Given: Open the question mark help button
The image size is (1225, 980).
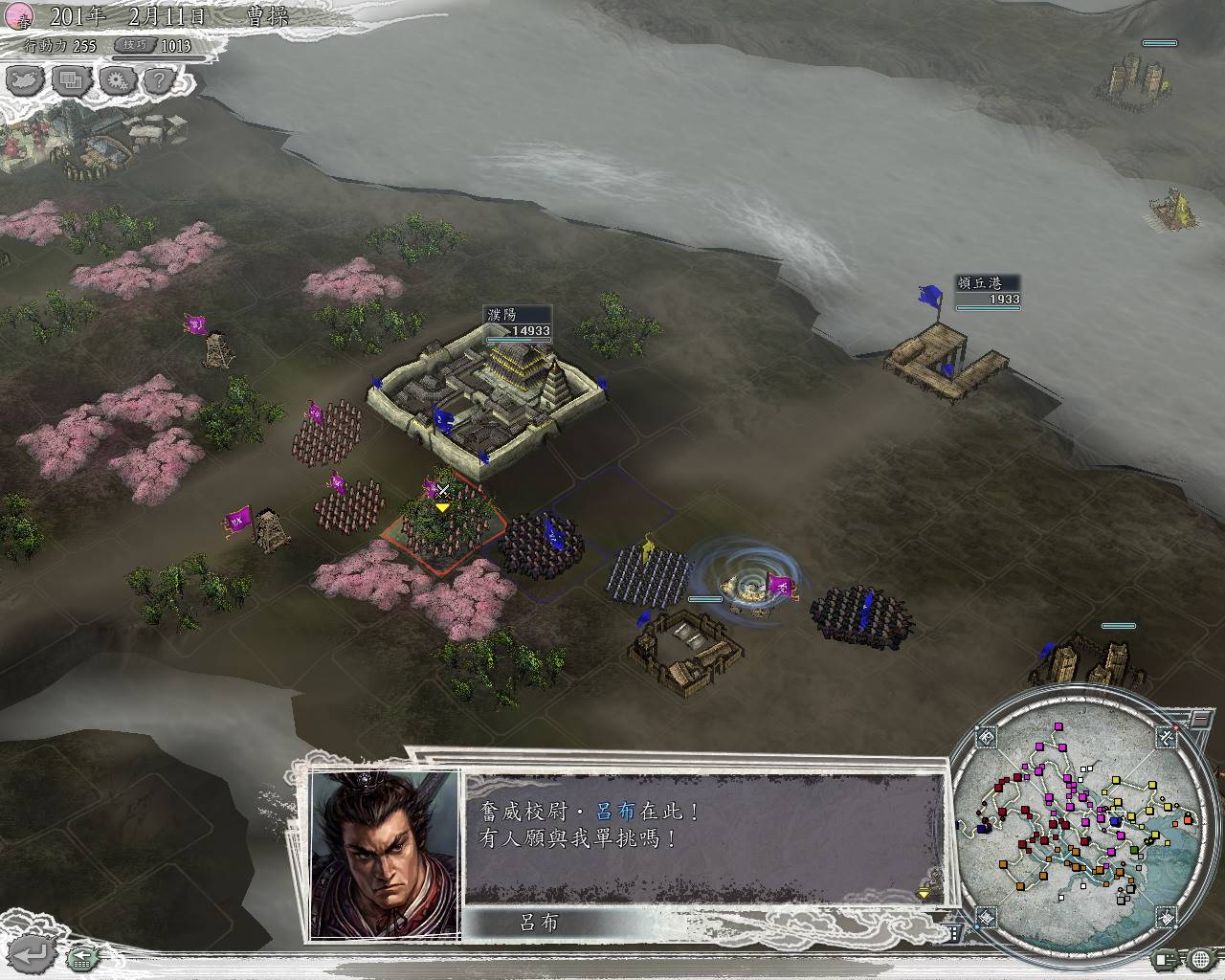Looking at the screenshot, I should pyautogui.click(x=160, y=80).
